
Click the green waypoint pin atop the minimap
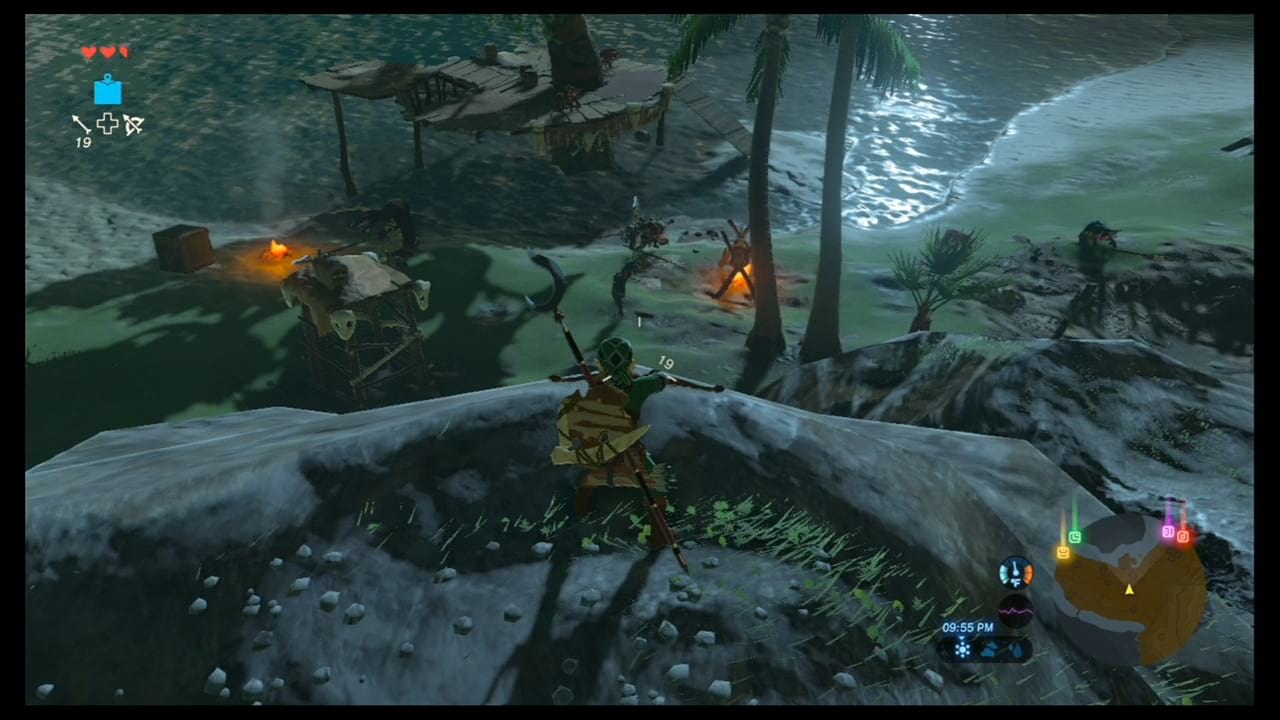pos(1075,536)
